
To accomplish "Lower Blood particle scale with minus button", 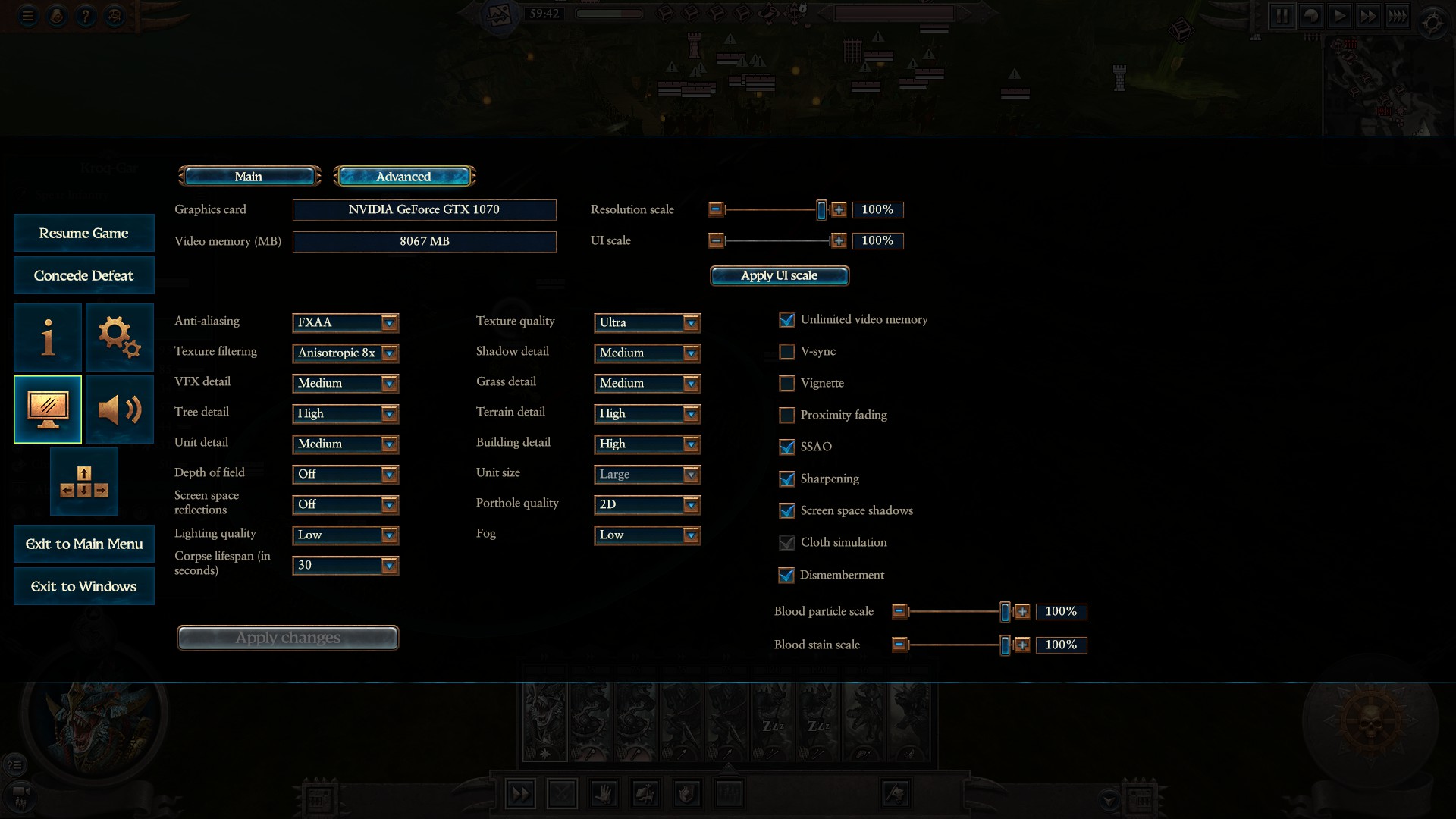I will (x=899, y=611).
